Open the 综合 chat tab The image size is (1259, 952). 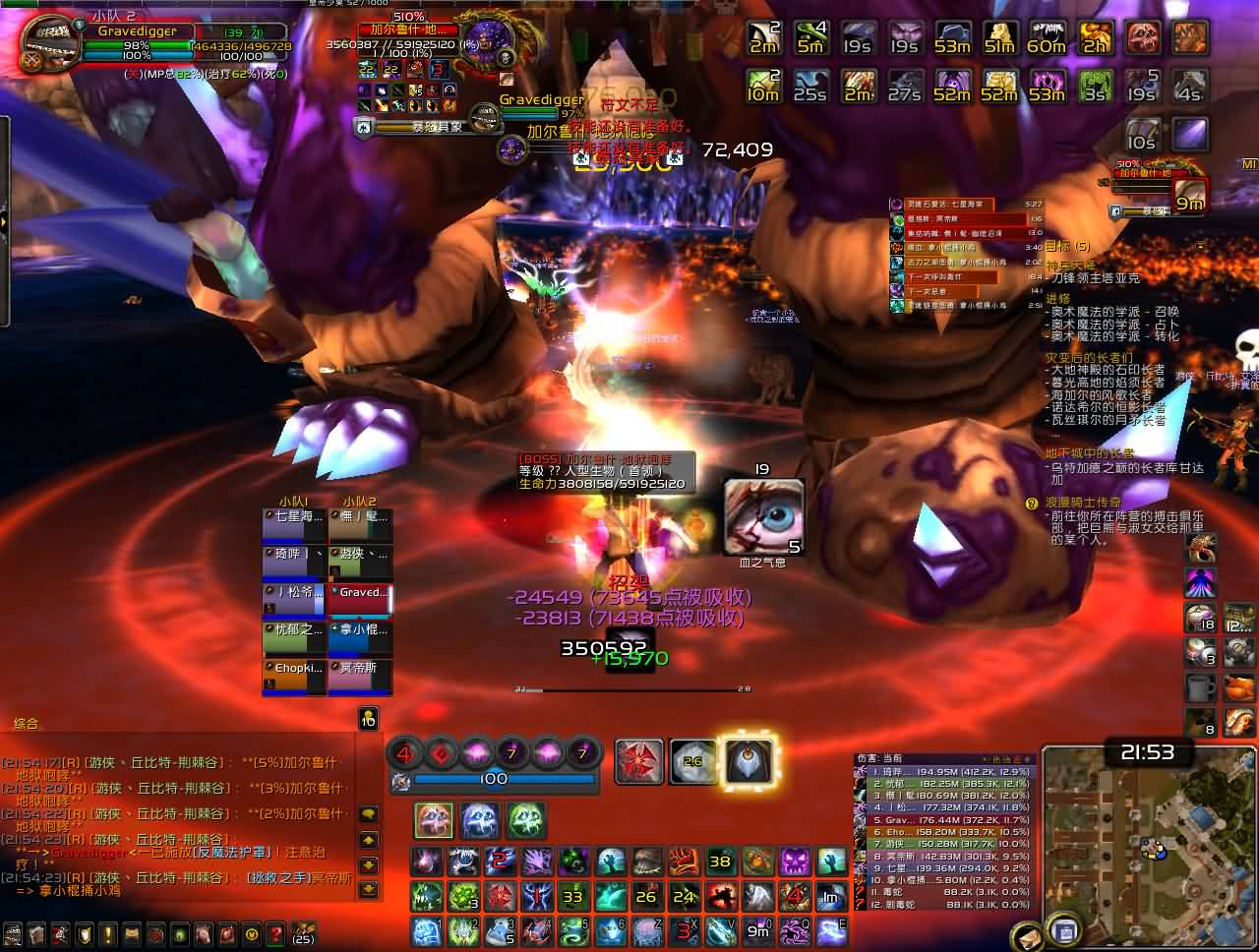(27, 723)
